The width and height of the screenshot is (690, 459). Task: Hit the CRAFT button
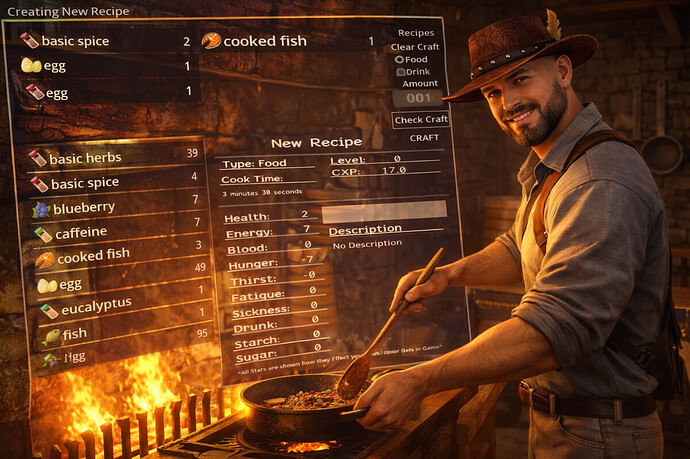pyautogui.click(x=424, y=138)
